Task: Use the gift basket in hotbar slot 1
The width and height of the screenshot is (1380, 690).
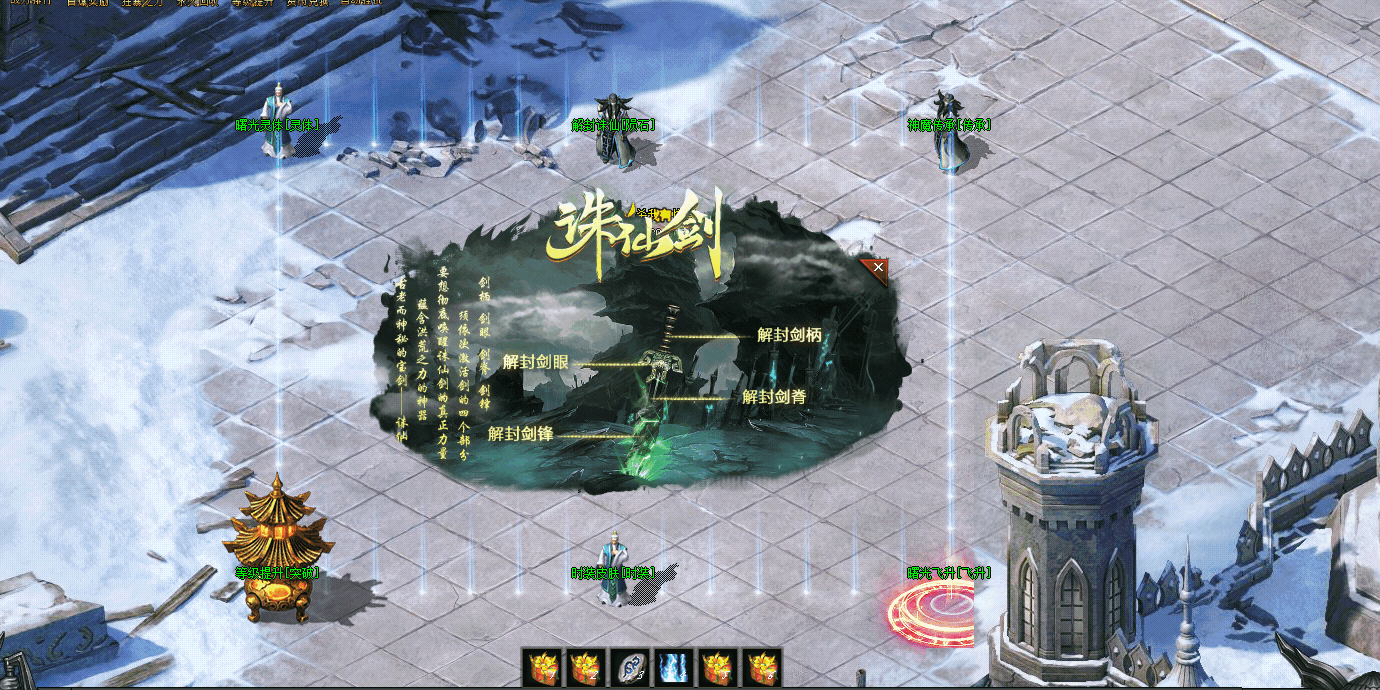Action: [x=543, y=667]
